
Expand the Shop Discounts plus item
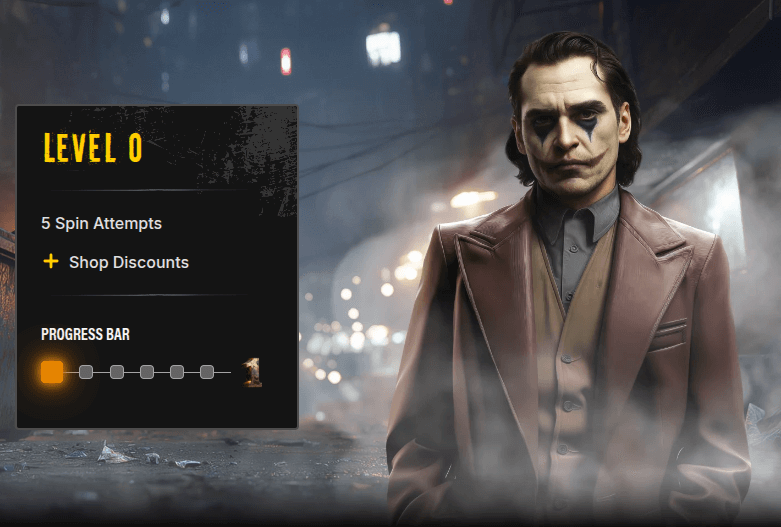coord(51,262)
